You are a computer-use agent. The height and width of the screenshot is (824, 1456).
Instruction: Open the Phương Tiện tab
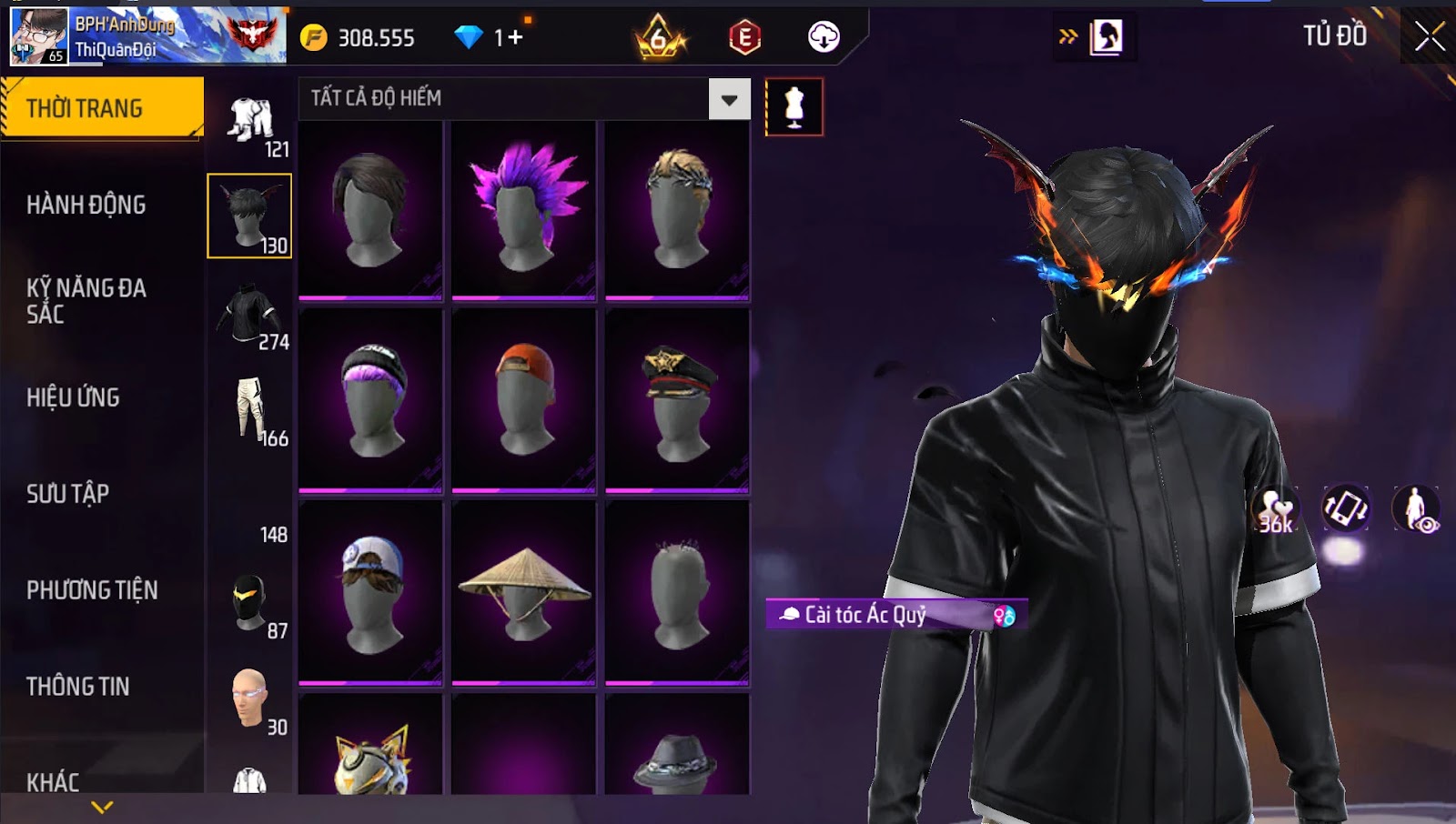point(92,590)
